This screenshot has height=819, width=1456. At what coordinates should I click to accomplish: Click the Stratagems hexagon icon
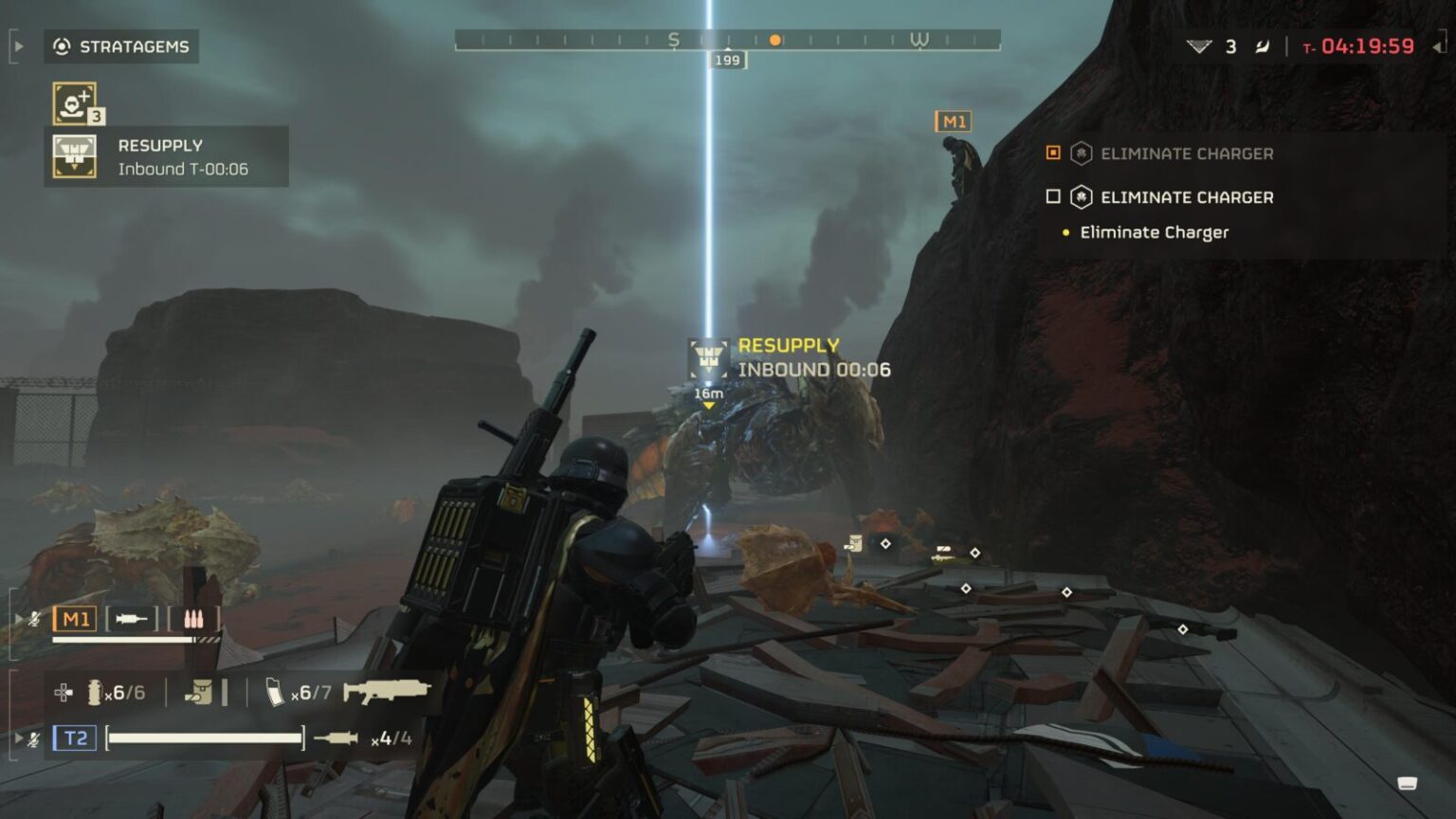click(x=62, y=45)
